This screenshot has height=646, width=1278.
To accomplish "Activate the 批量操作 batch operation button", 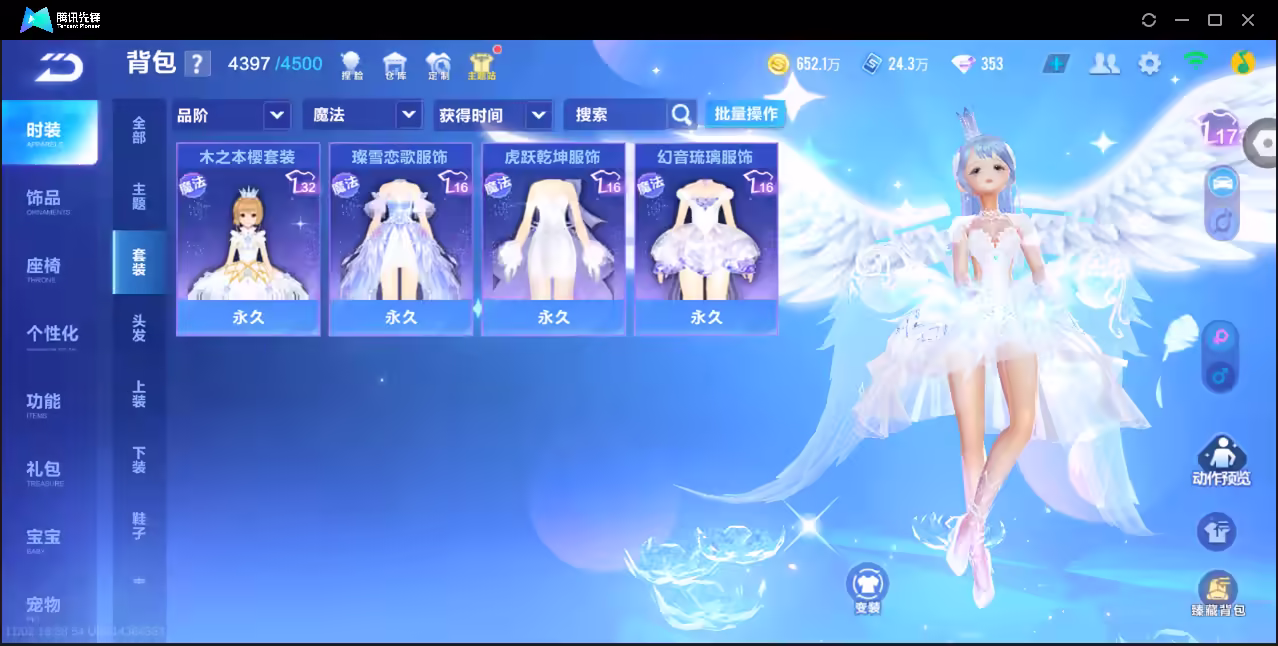I will [x=745, y=114].
